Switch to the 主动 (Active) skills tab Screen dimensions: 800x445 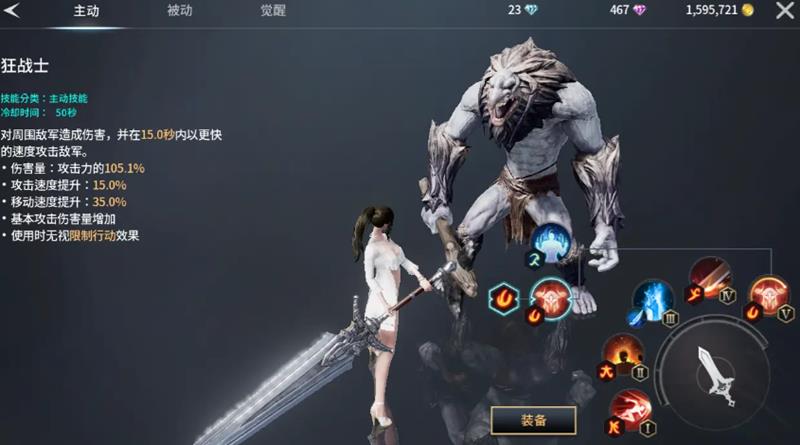[x=85, y=12]
